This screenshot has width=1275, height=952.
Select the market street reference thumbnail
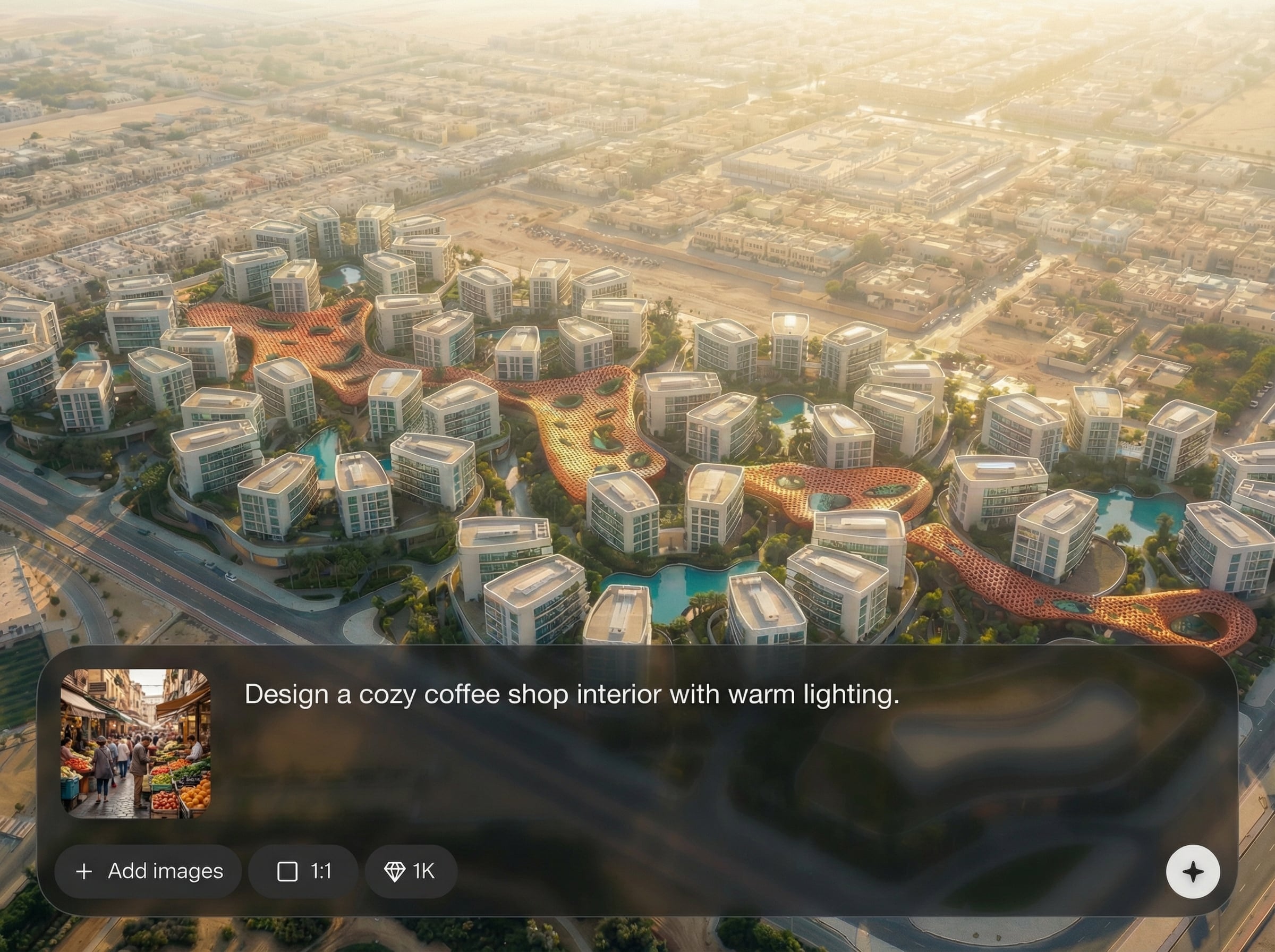tap(136, 743)
